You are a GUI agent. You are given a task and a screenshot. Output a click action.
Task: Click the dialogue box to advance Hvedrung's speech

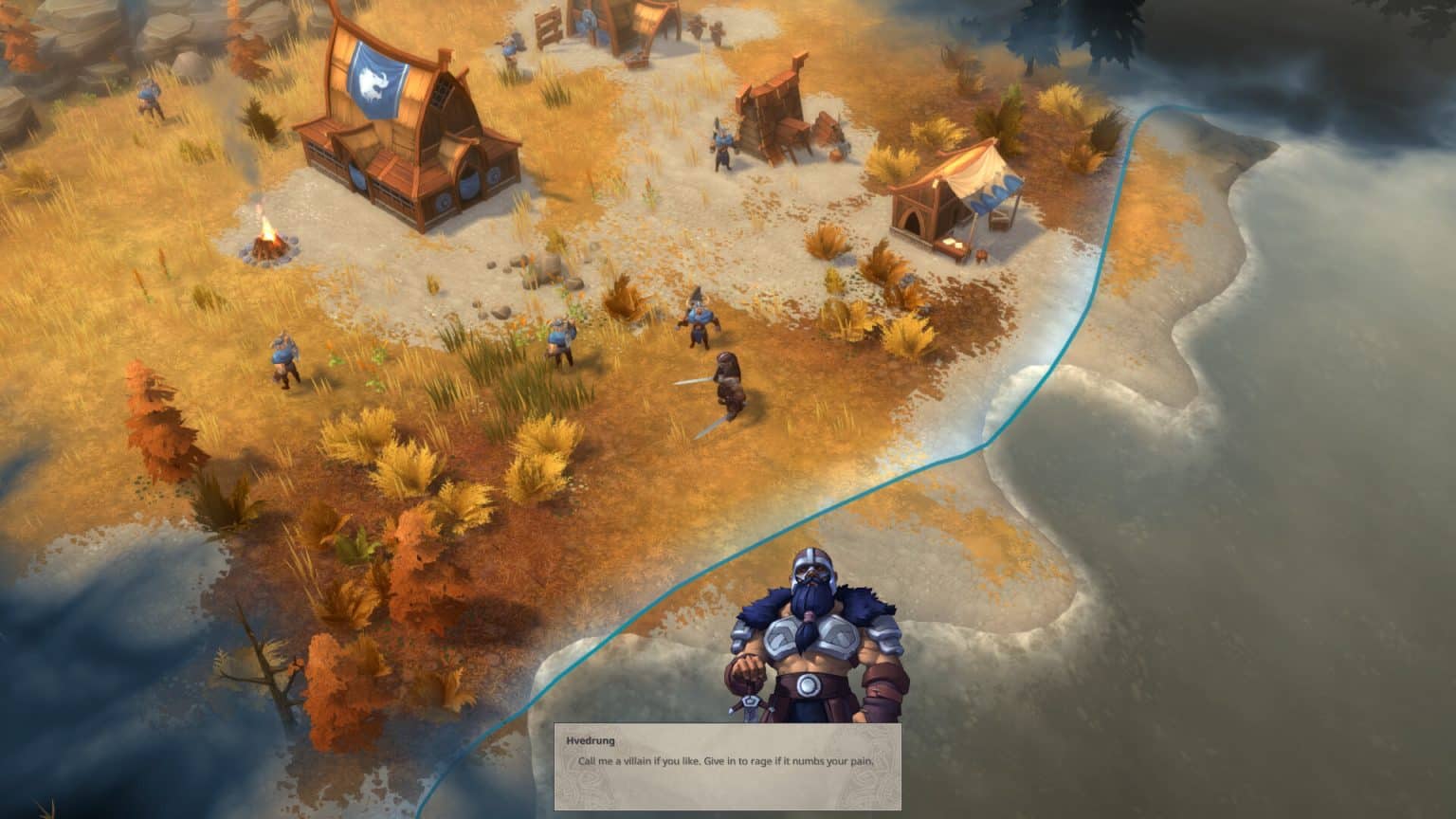(x=730, y=768)
